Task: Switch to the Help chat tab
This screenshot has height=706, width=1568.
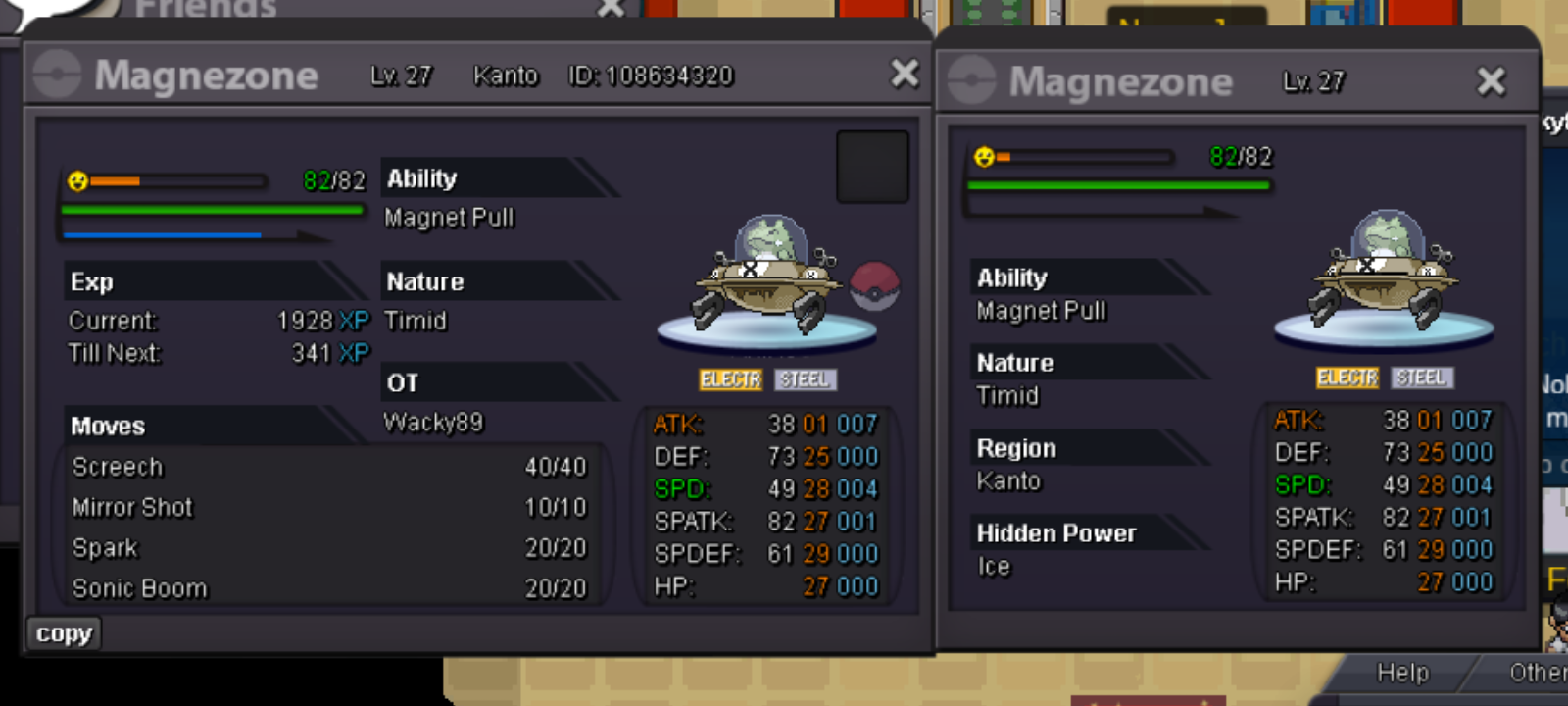Action: (1402, 673)
